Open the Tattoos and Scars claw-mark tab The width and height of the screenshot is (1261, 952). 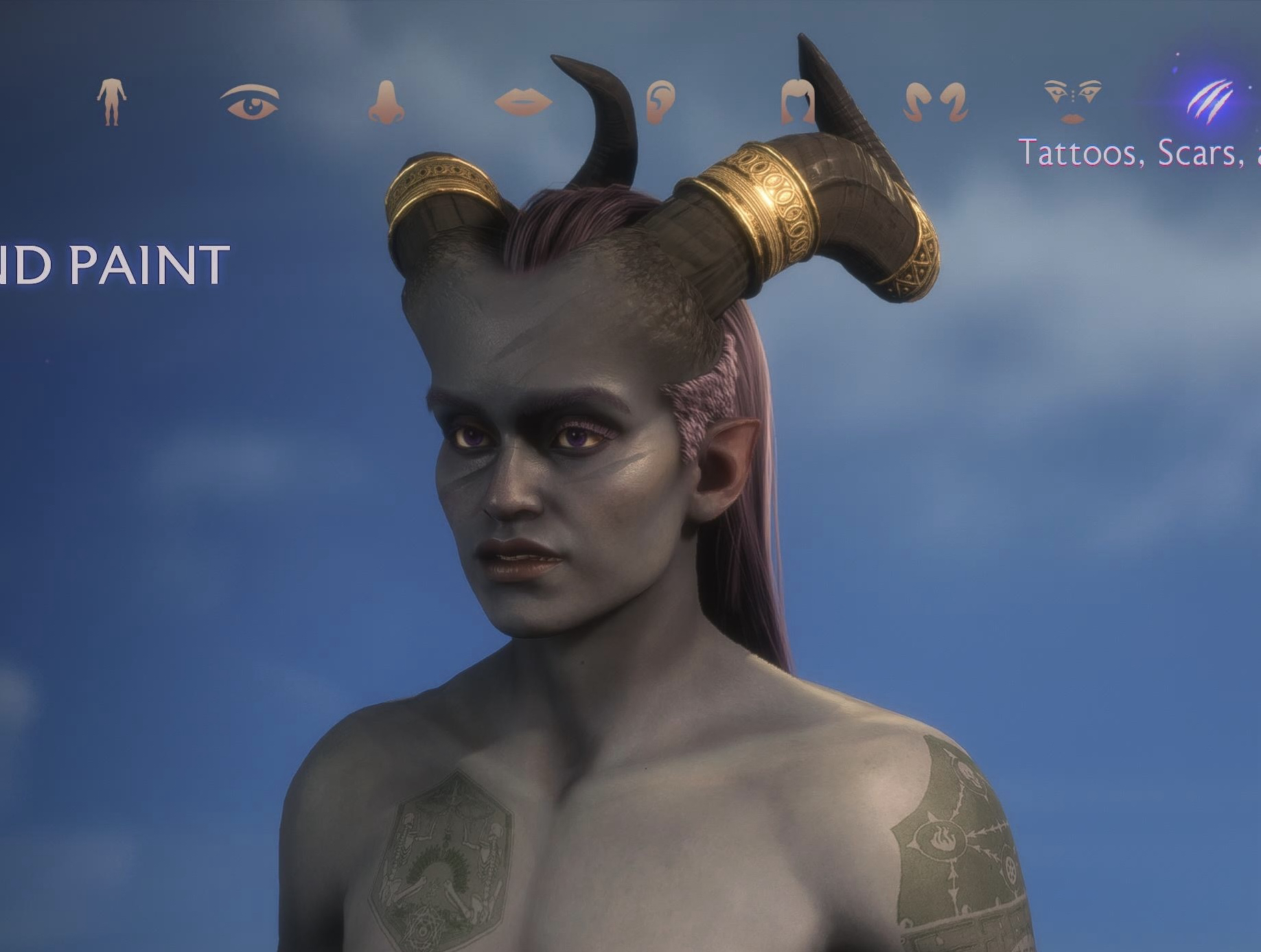pyautogui.click(x=1210, y=102)
